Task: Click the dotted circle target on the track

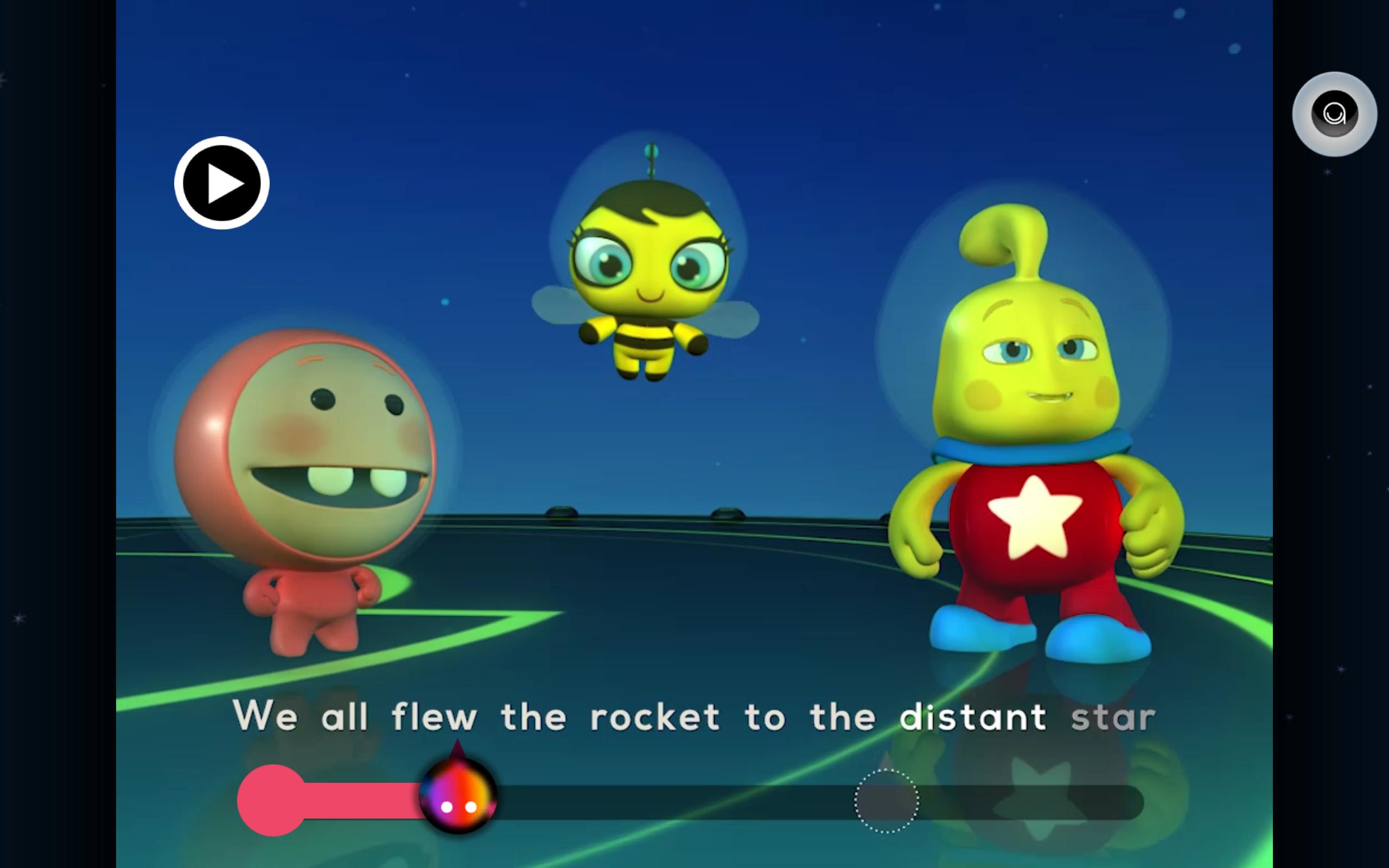Action: [x=886, y=800]
